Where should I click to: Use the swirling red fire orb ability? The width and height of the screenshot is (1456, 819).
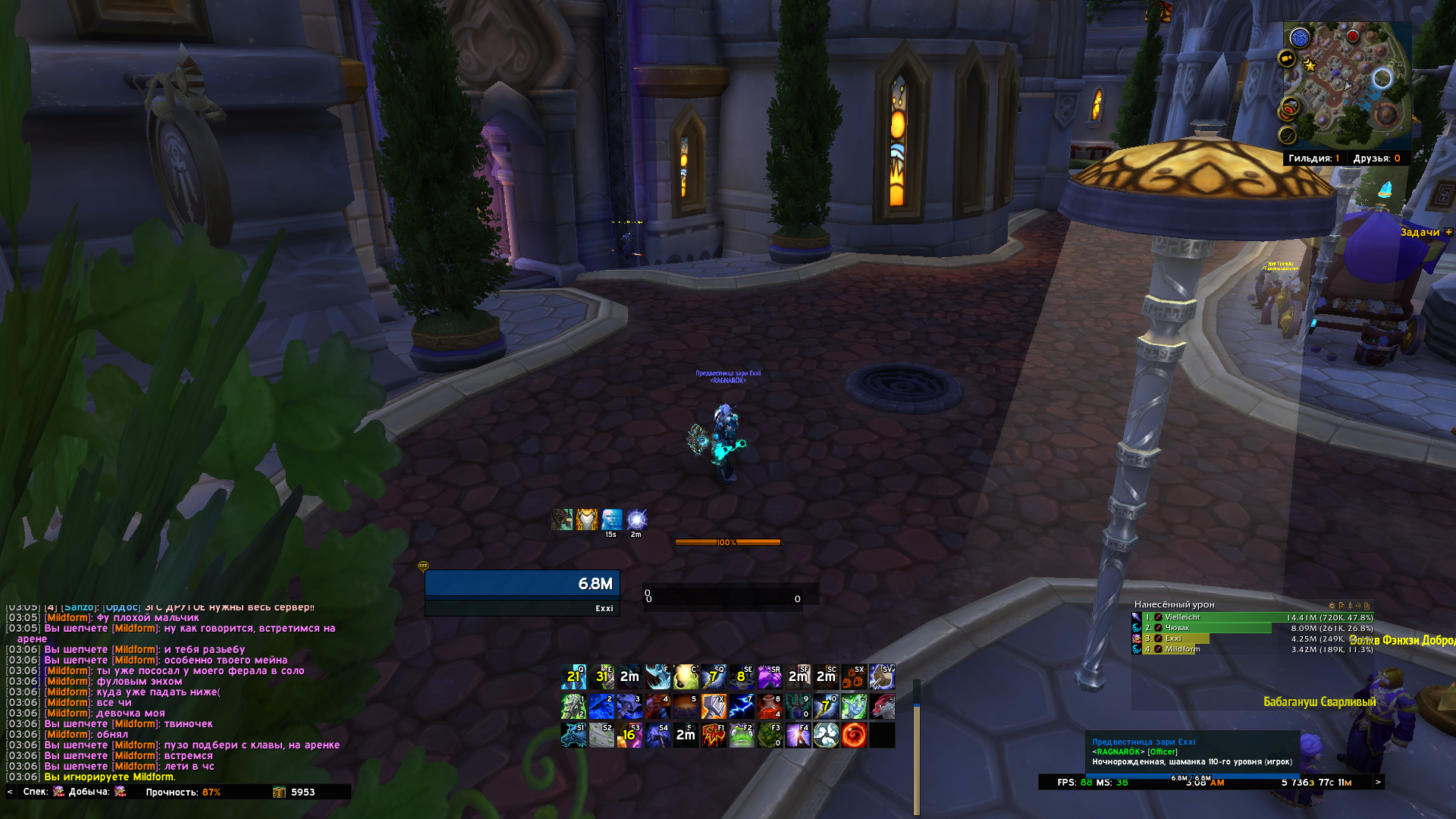[854, 735]
